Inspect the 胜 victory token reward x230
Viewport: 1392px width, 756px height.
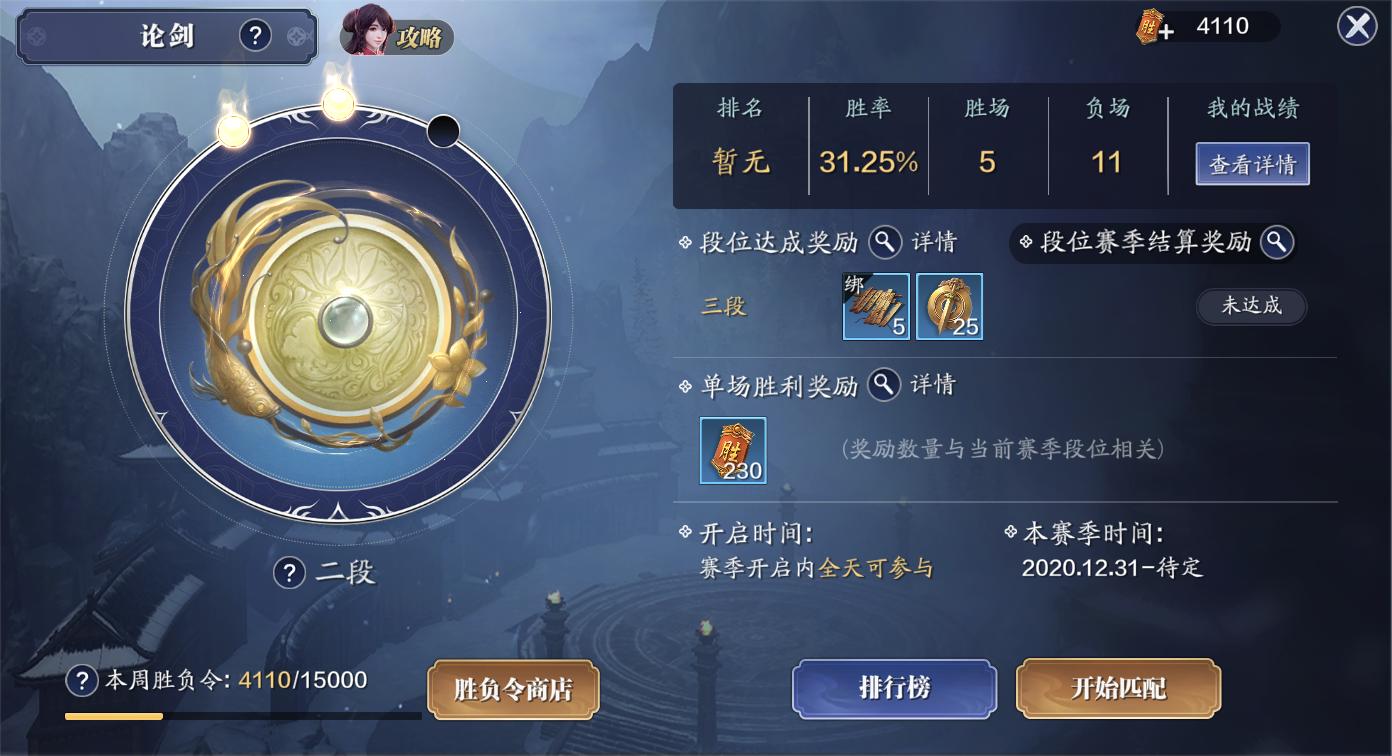[733, 451]
